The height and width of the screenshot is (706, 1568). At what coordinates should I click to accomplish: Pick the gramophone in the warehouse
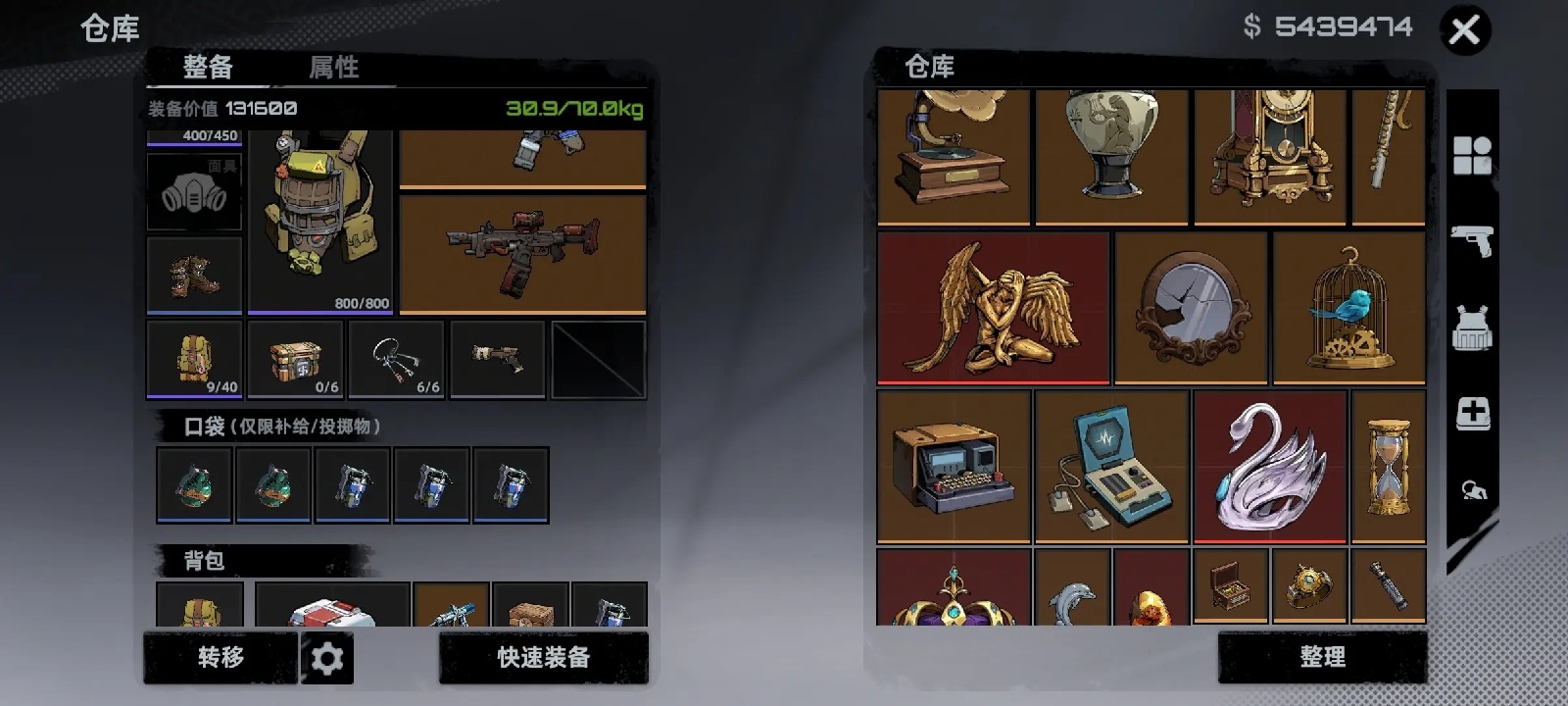(954, 157)
